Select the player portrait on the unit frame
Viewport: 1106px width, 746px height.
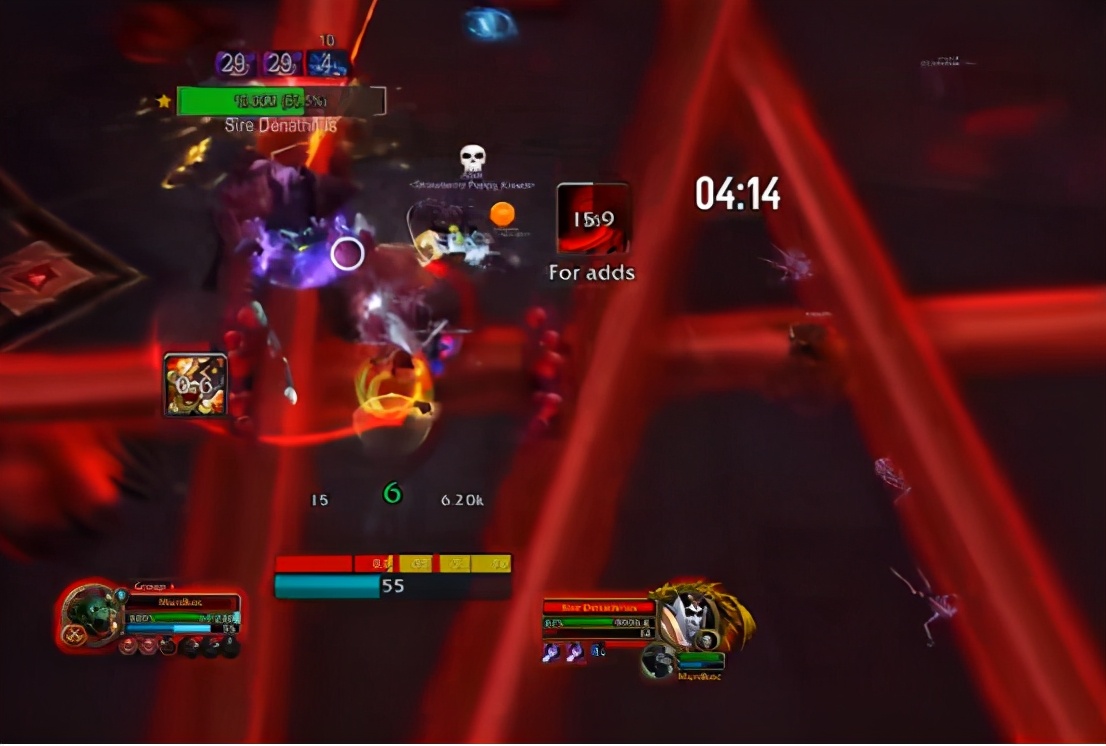[89, 612]
